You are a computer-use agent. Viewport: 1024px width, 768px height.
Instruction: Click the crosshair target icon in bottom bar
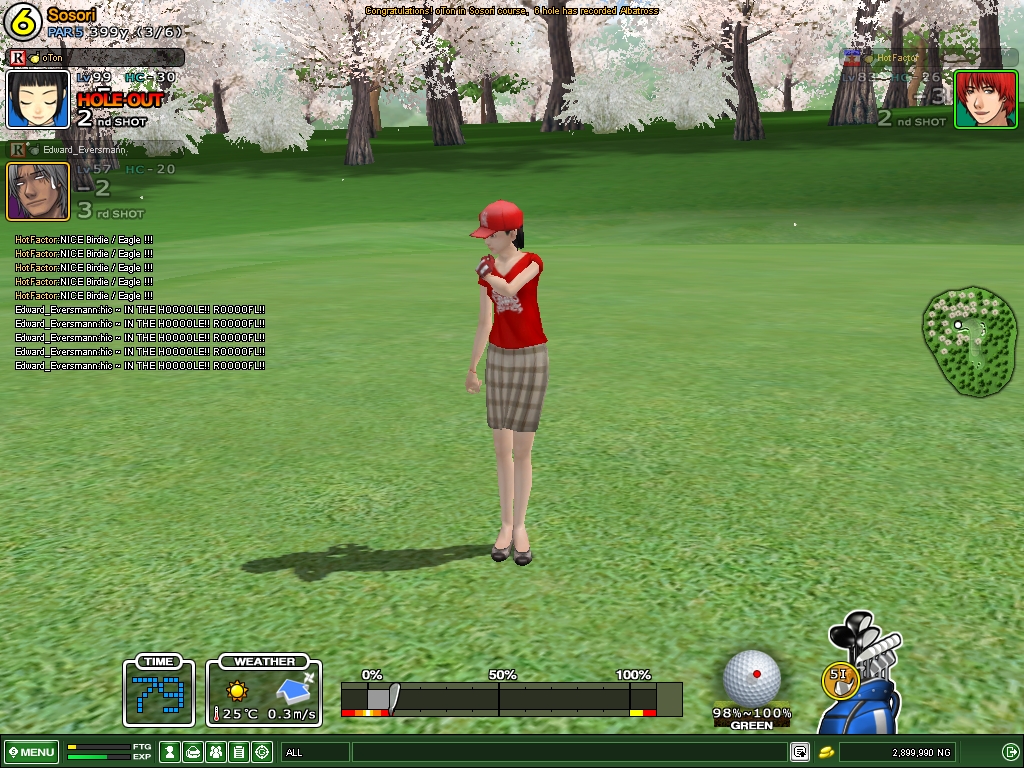pyautogui.click(x=262, y=752)
